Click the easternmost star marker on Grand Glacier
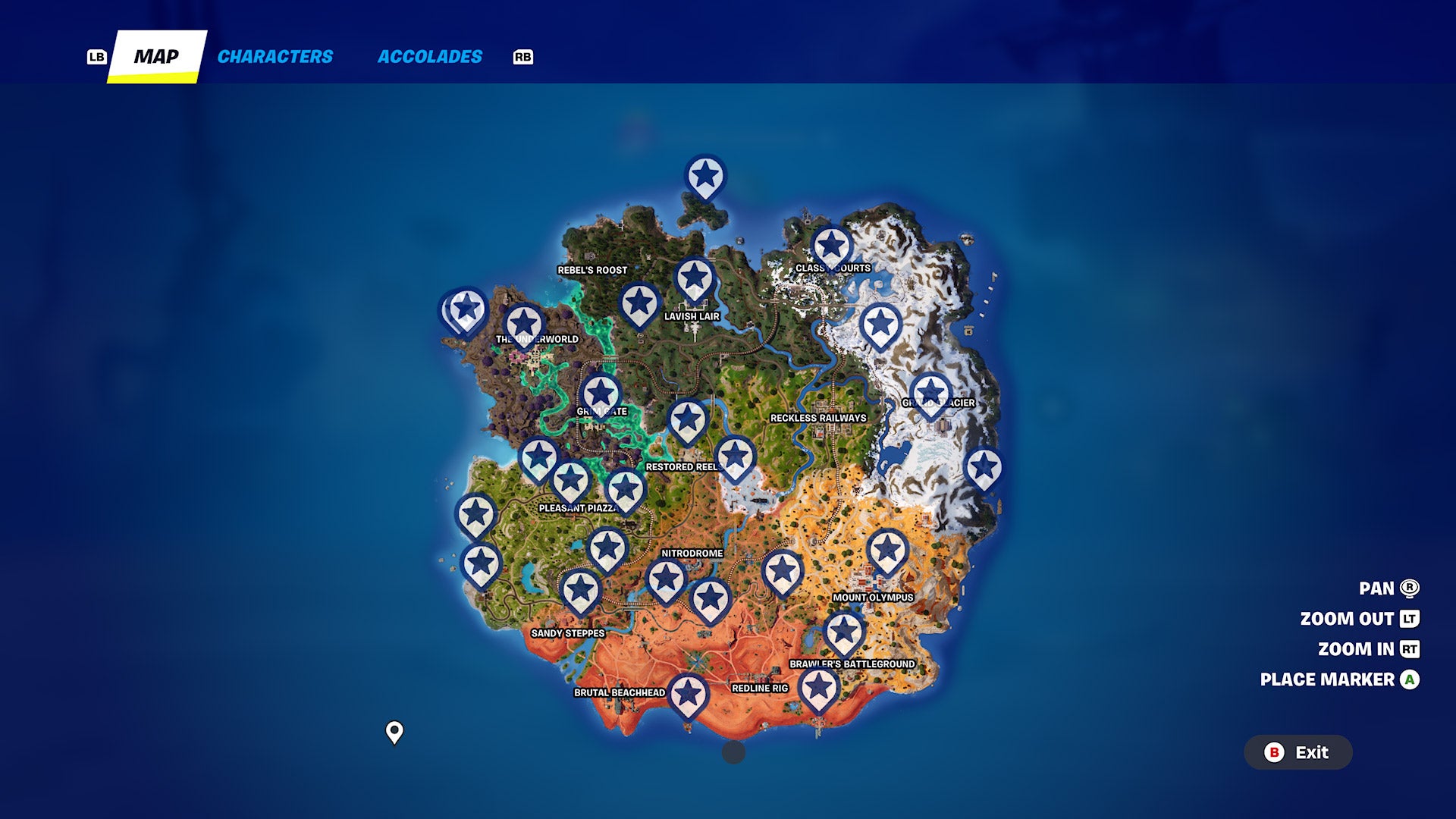1456x819 pixels. [985, 467]
